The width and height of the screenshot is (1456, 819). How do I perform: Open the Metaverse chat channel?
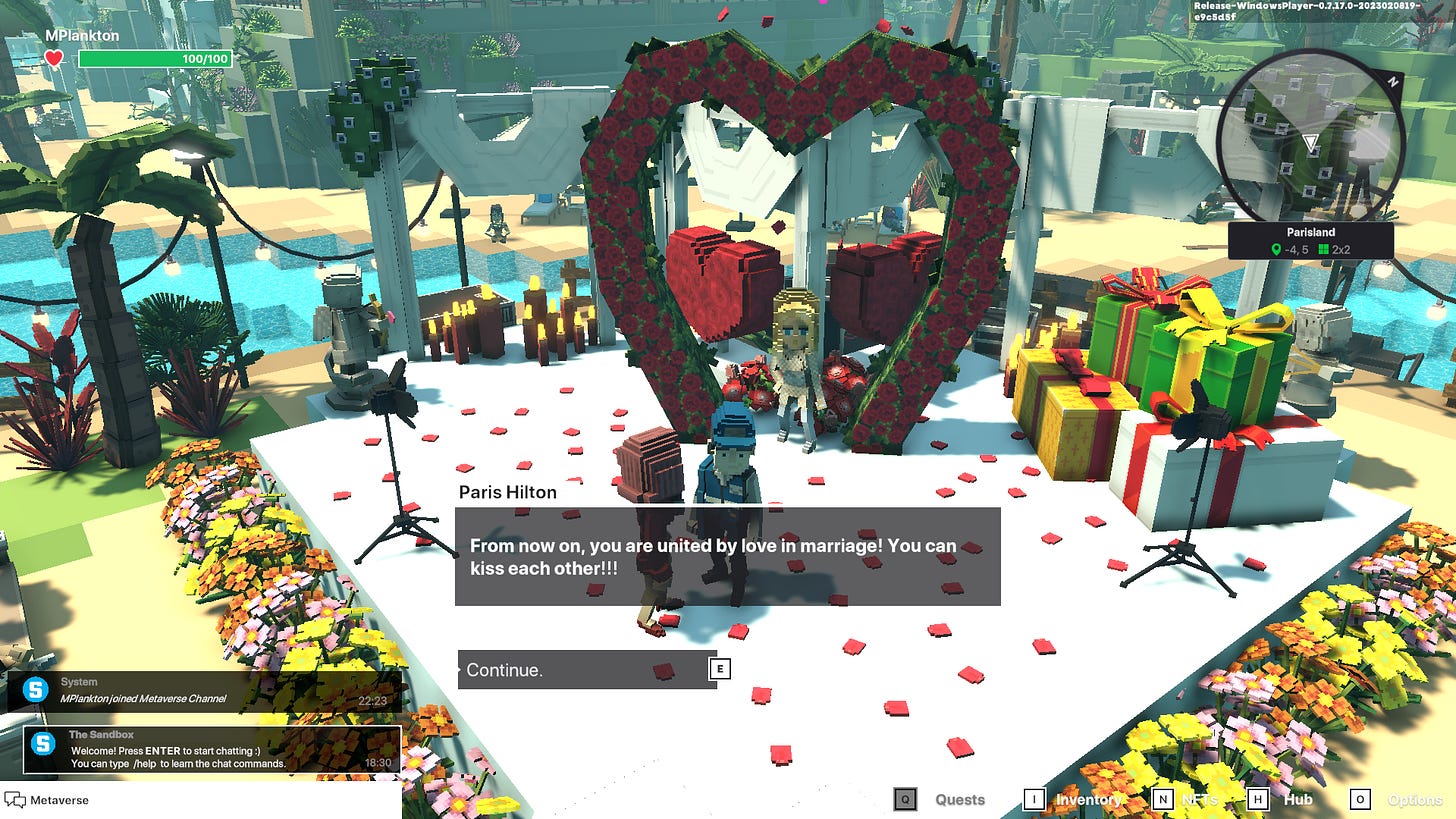coord(60,800)
